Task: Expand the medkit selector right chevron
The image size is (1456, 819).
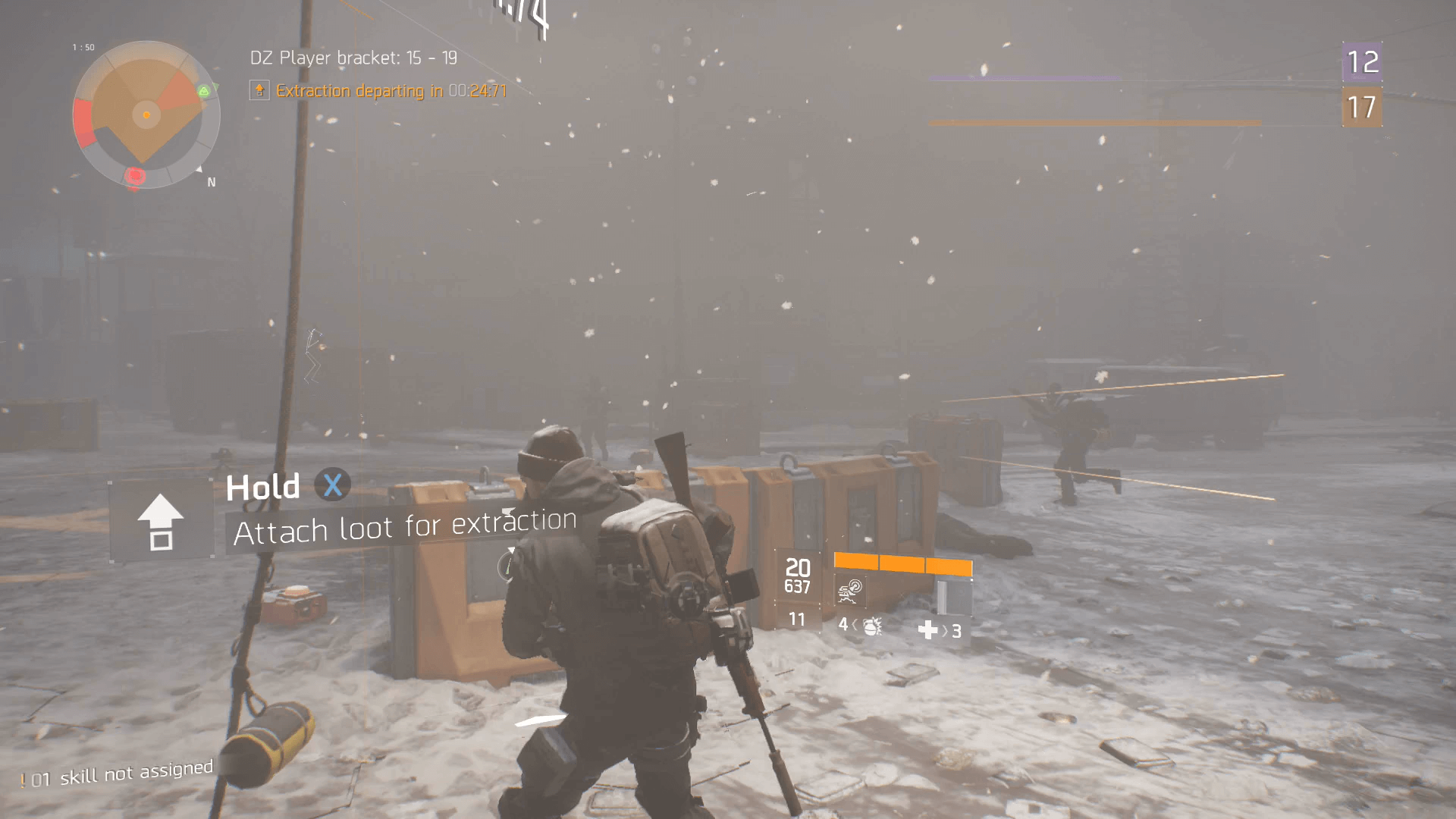Action: [x=945, y=629]
